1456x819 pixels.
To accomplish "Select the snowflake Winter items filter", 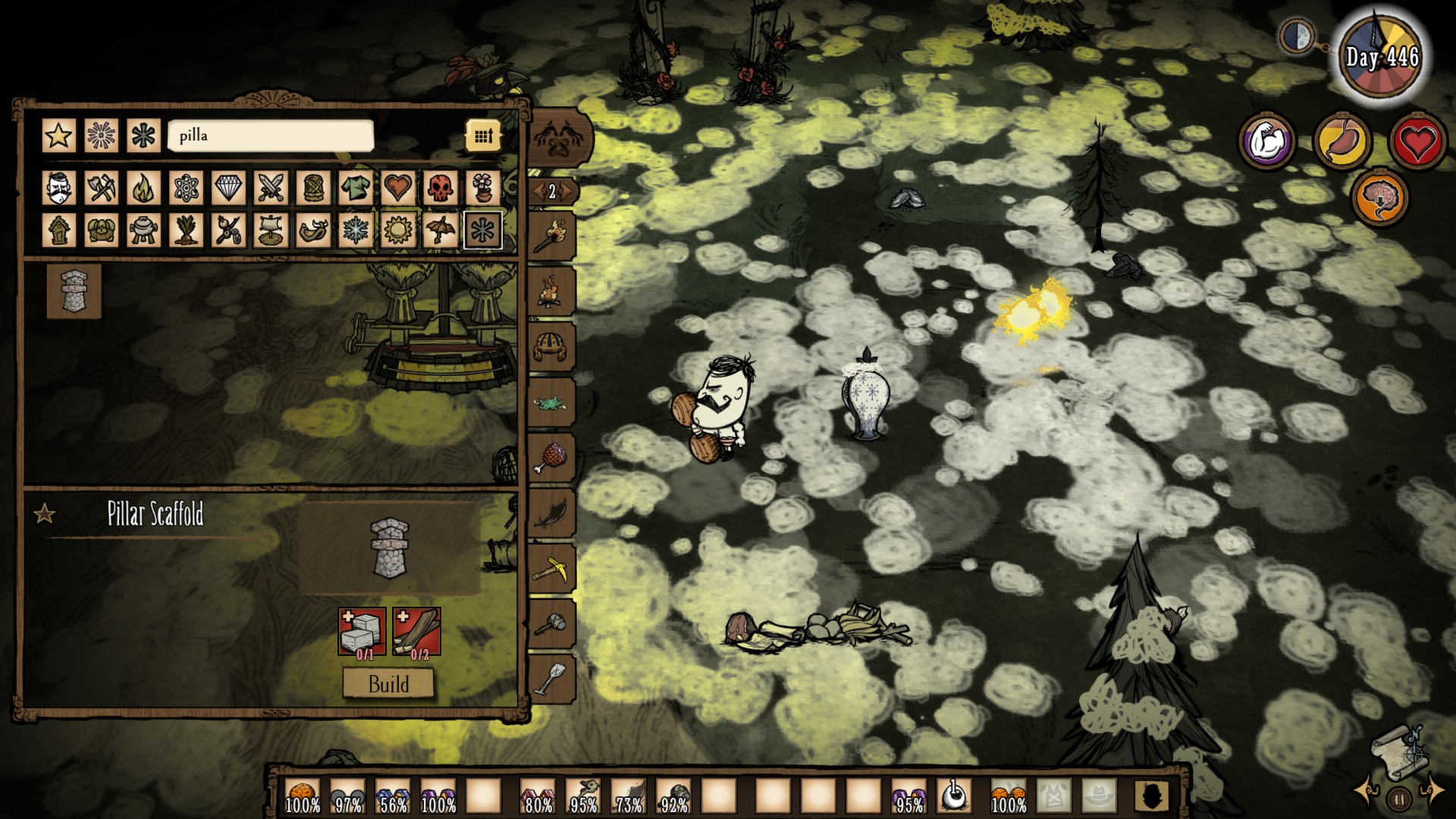I will point(356,230).
